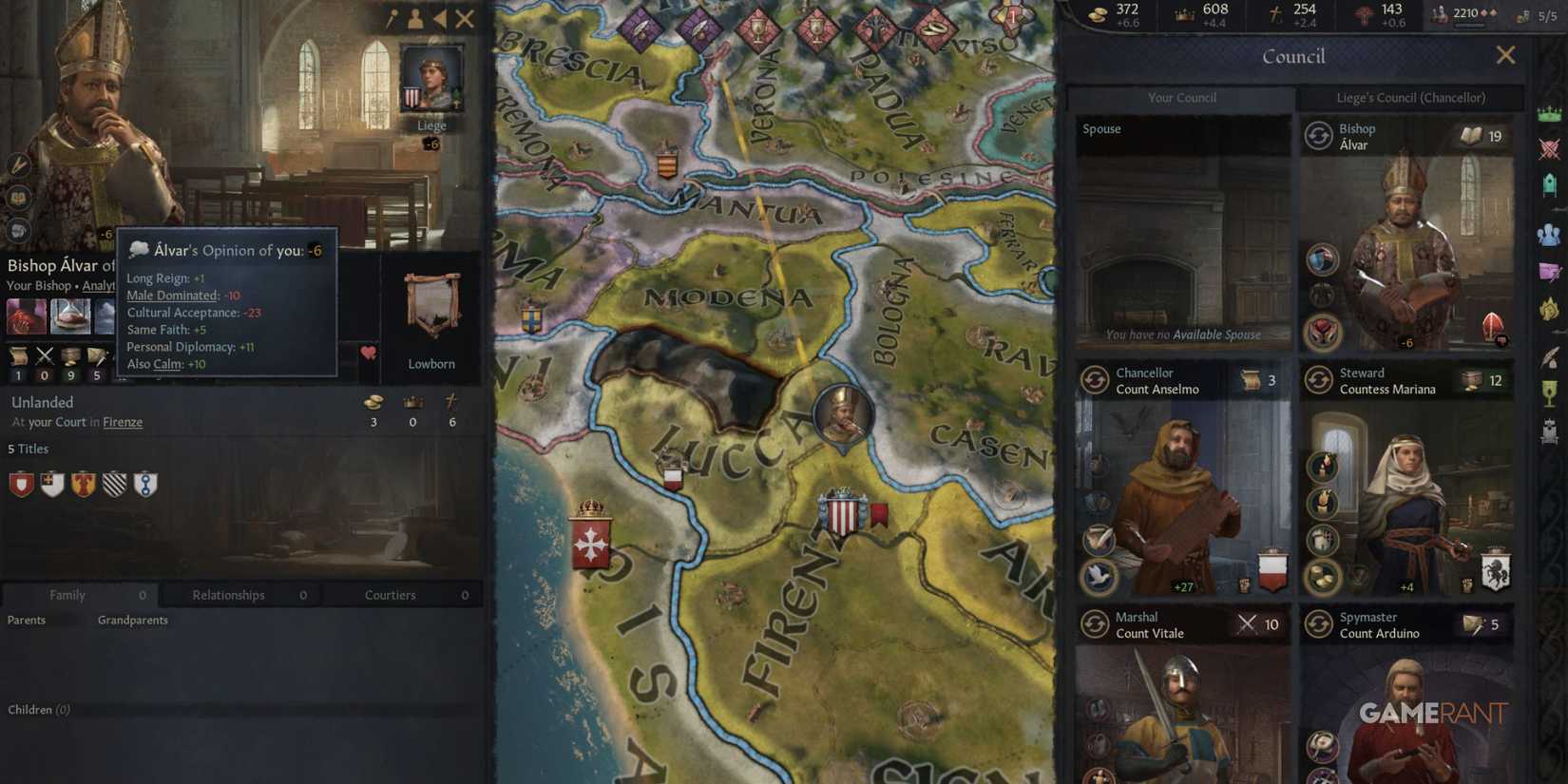Switch to the Liege's Council (Chancellor) tab
The width and height of the screenshot is (1568, 784).
(1412, 97)
